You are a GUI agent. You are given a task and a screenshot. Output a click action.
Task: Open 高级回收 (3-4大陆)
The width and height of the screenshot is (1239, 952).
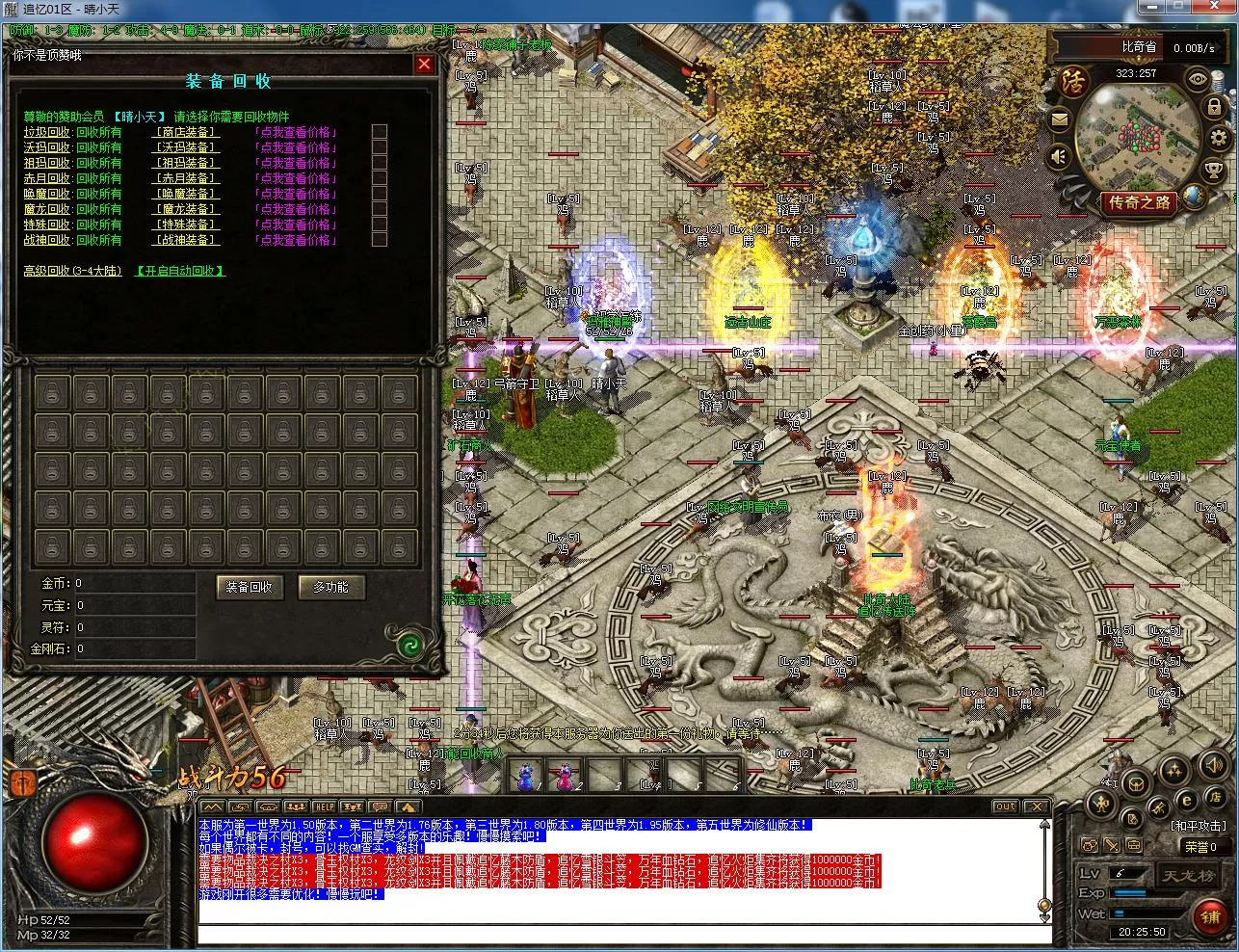pos(73,271)
